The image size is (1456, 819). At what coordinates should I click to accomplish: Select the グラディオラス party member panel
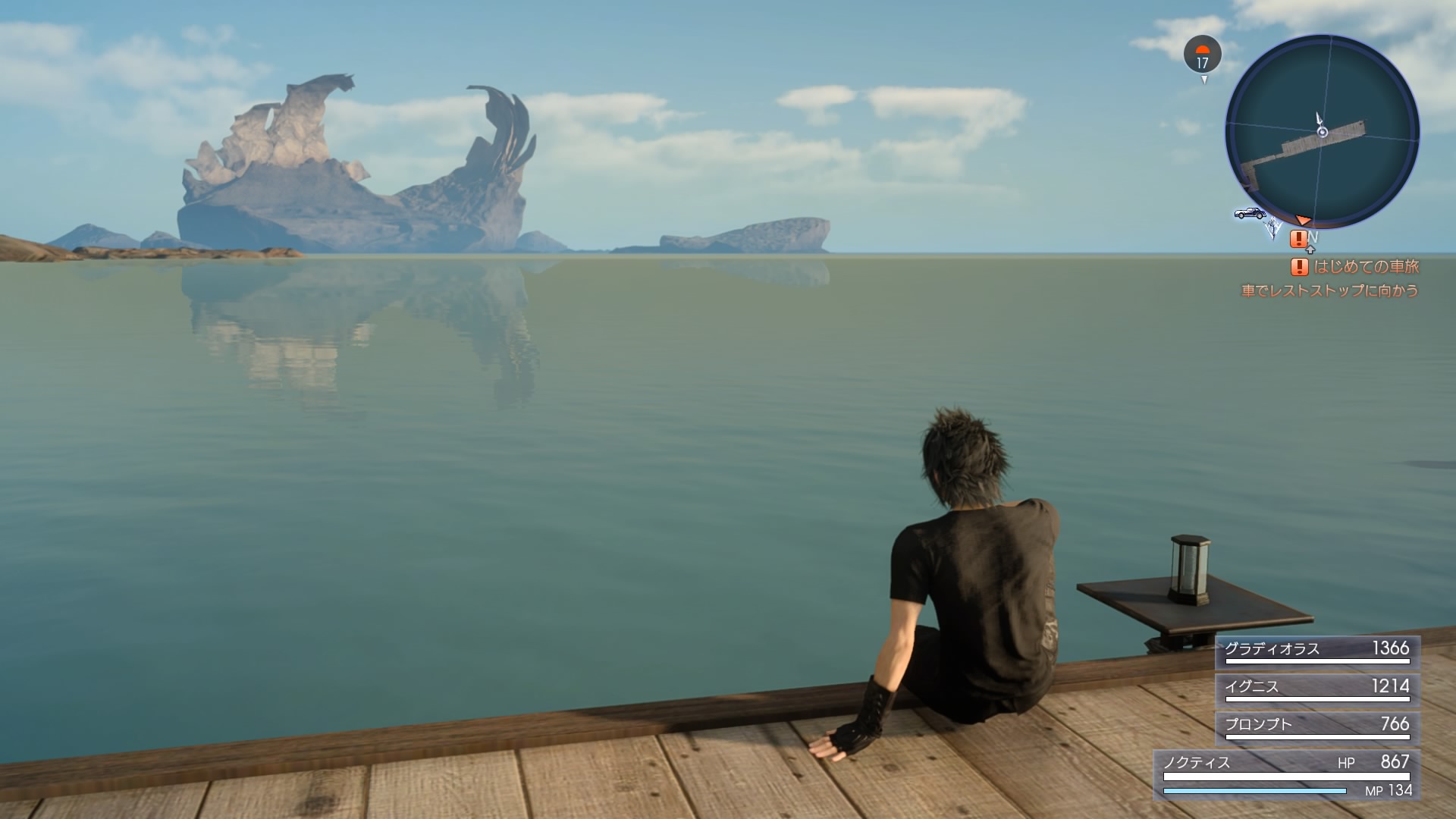tap(1317, 651)
